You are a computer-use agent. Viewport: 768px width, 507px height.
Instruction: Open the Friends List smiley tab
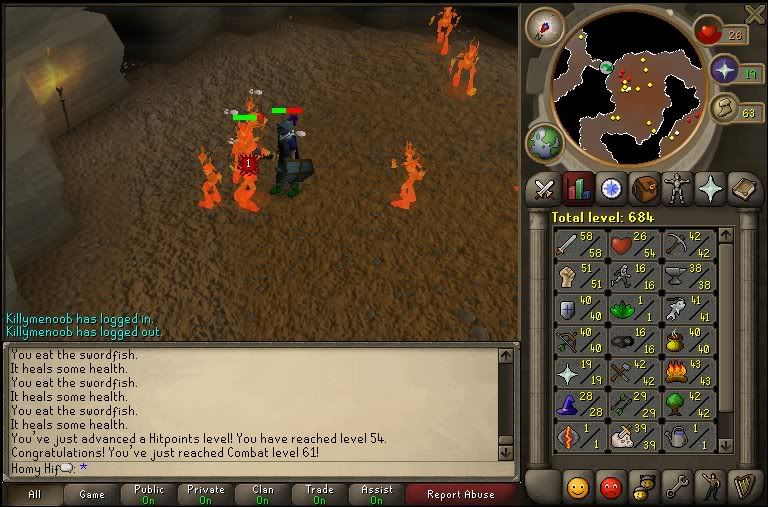coord(578,487)
